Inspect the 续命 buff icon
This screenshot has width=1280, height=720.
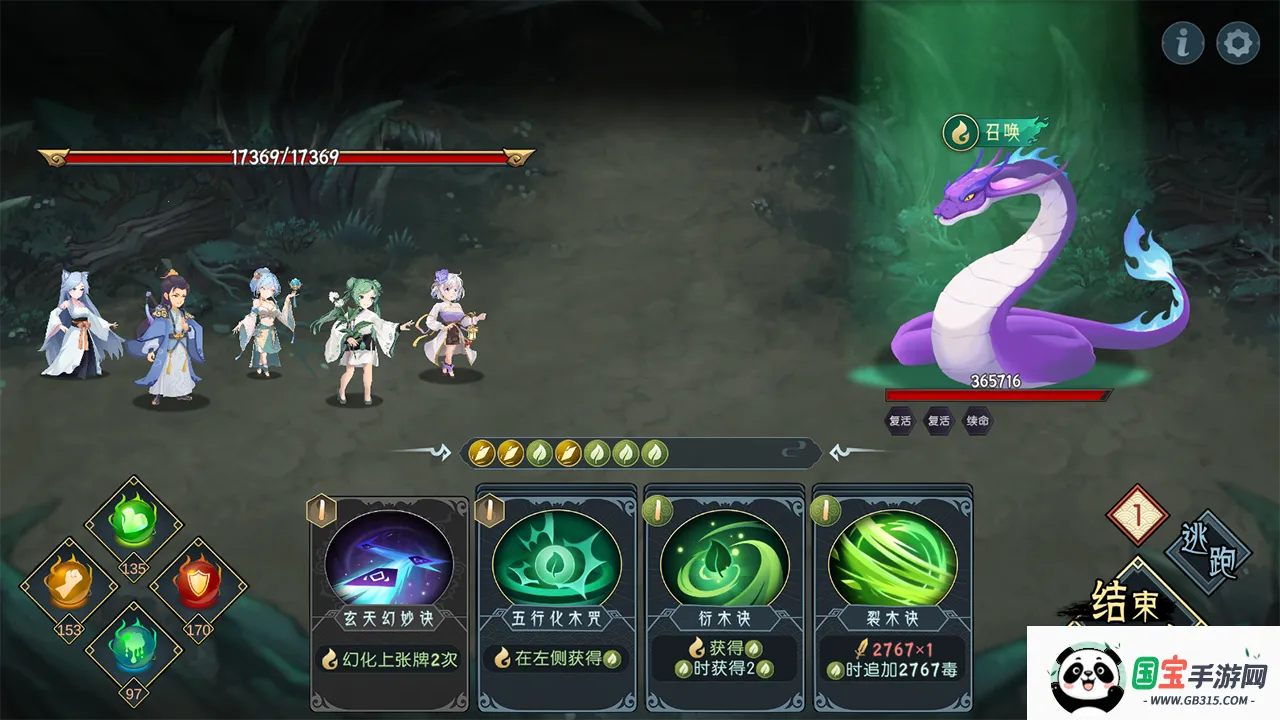(978, 421)
